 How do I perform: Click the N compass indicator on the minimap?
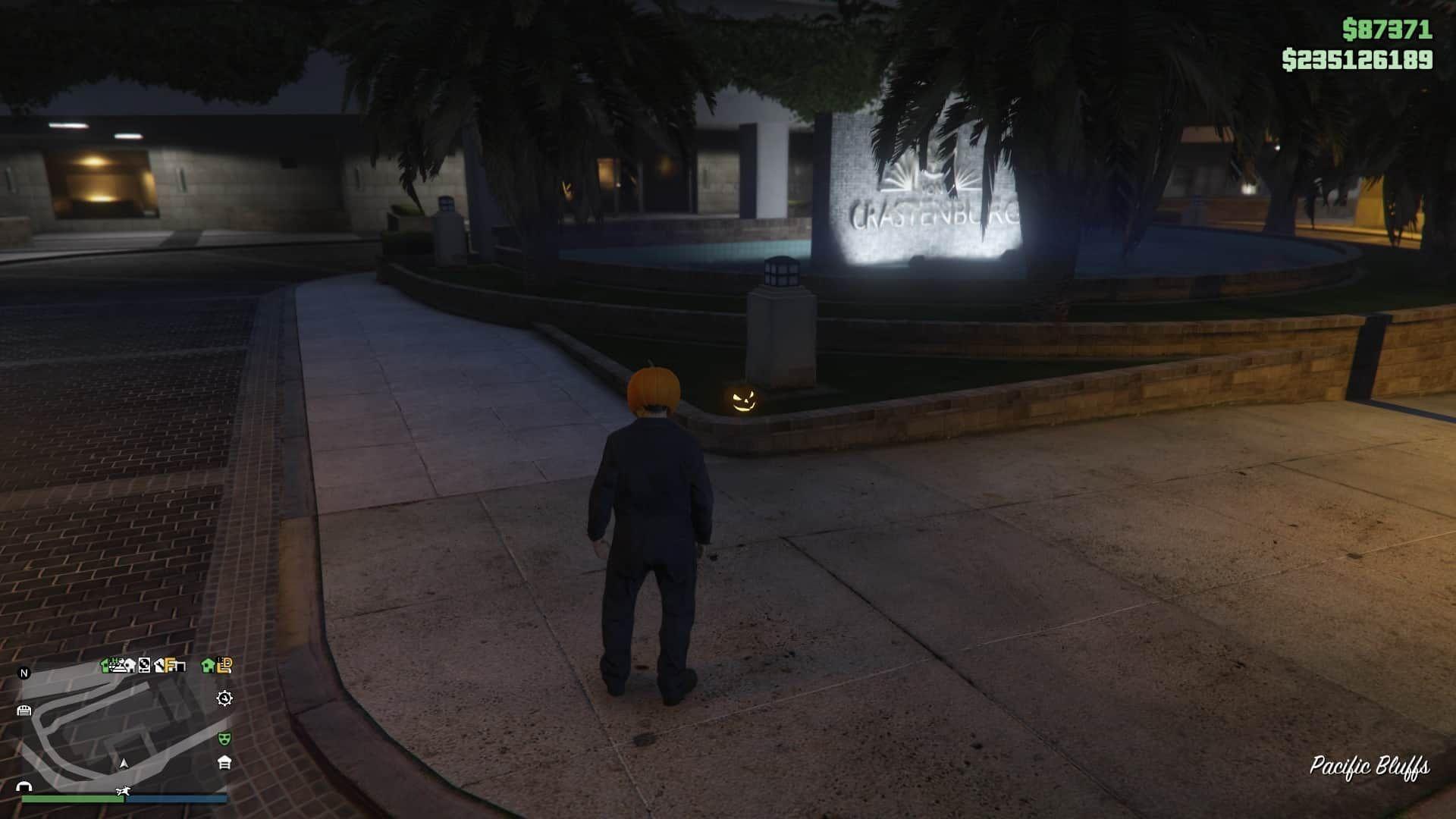click(24, 672)
